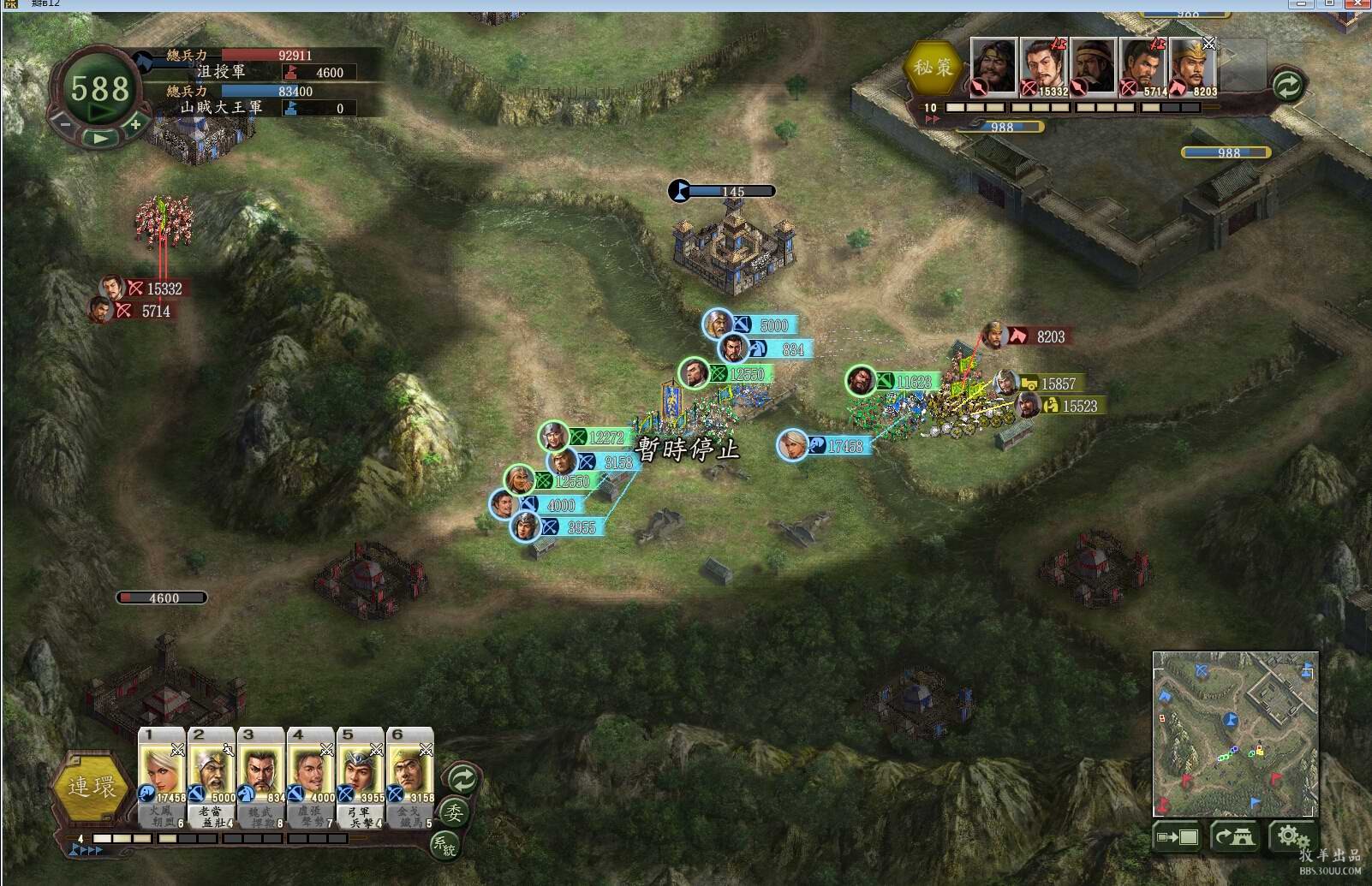Increase game speed with the plus button
Image resolution: width=1372 pixels, height=886 pixels.
click(135, 125)
